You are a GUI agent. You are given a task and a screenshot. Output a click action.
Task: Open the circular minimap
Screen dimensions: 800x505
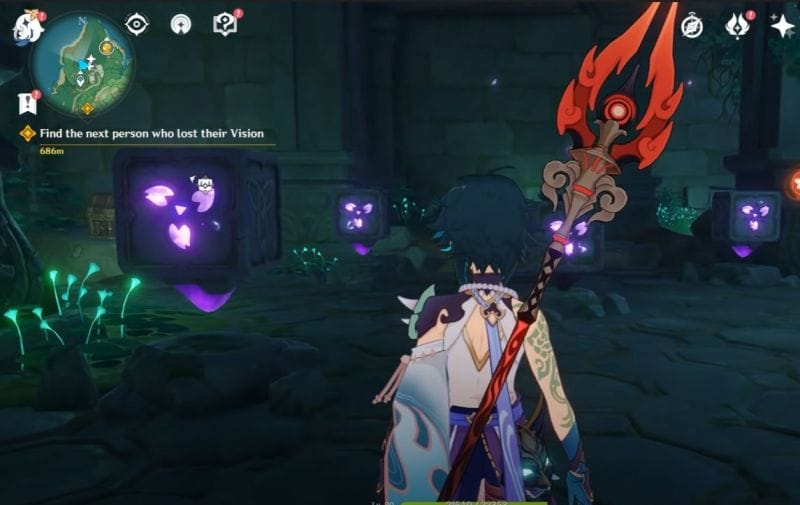(x=82, y=65)
